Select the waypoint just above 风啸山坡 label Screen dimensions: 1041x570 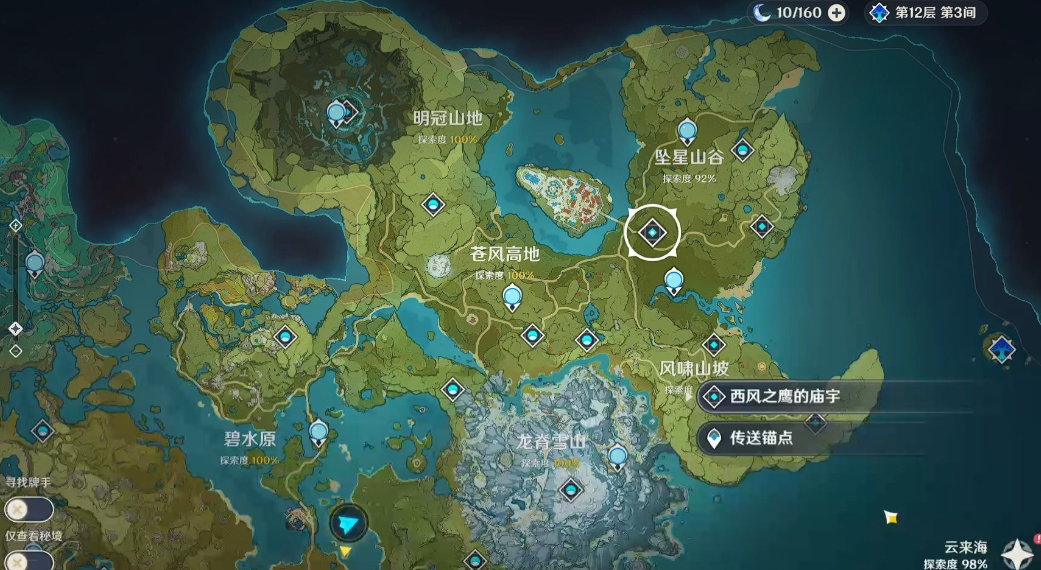714,344
